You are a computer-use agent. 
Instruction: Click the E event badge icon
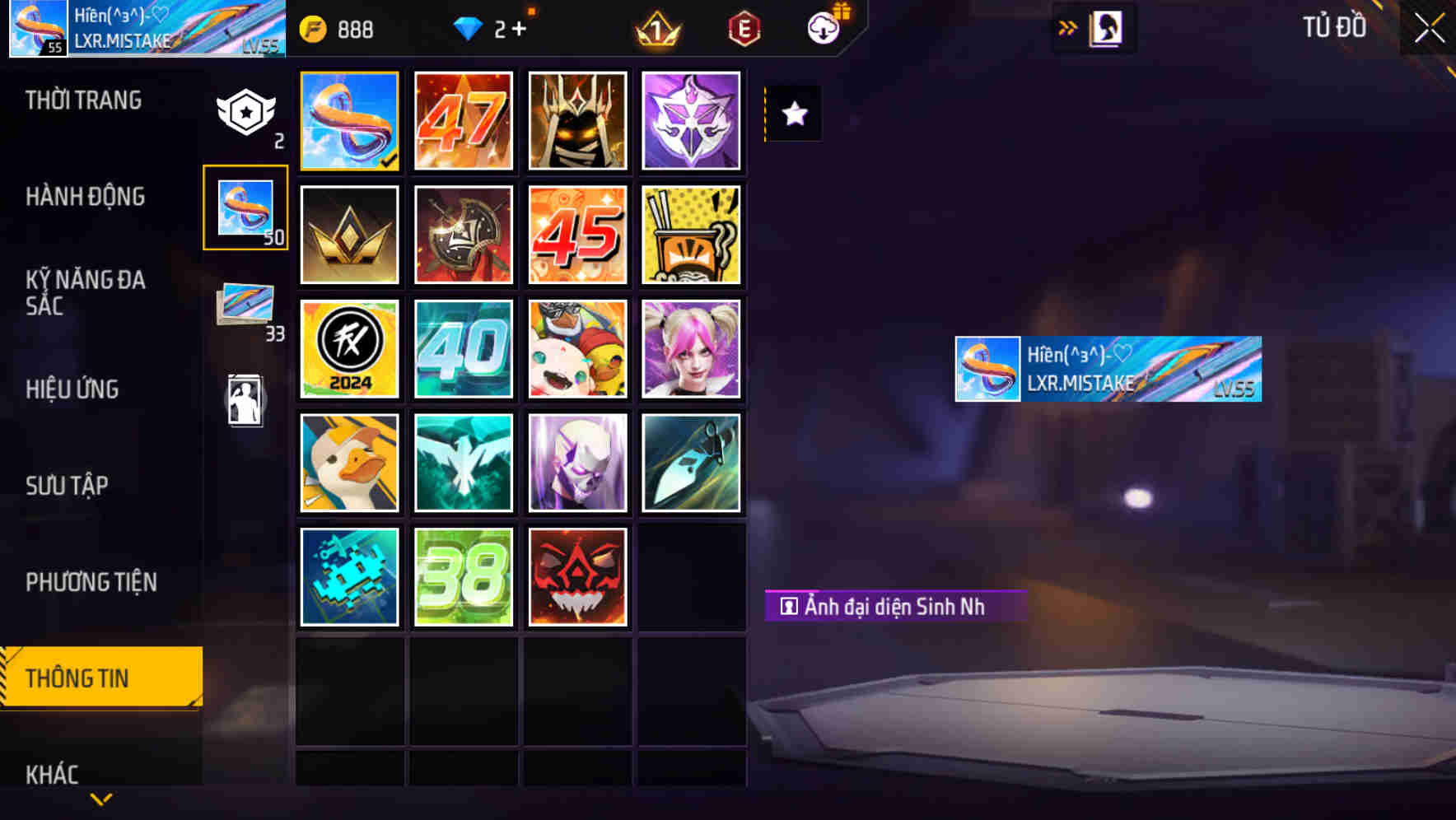744,28
